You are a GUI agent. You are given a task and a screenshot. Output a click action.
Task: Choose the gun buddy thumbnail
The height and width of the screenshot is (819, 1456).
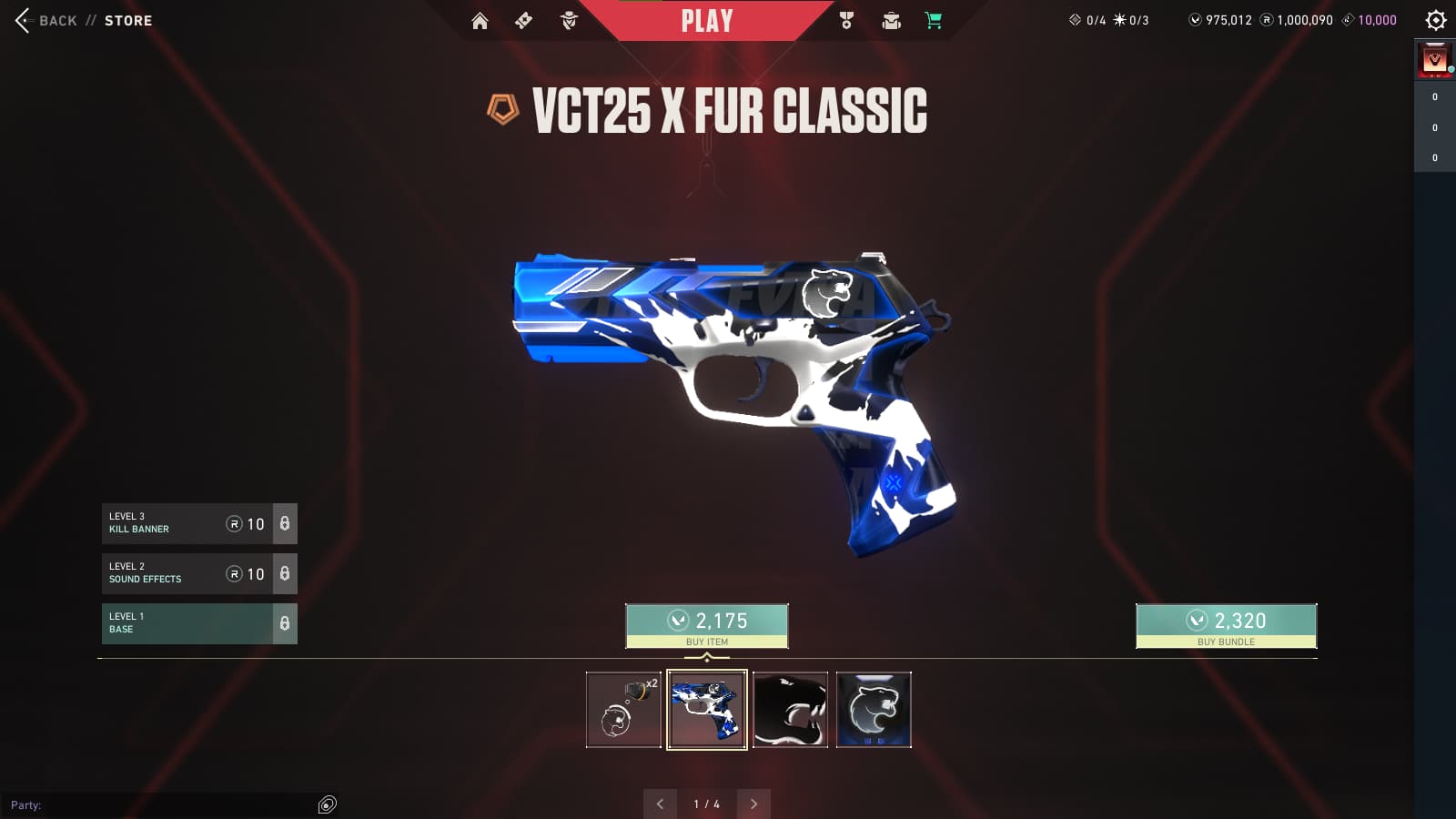click(x=623, y=710)
